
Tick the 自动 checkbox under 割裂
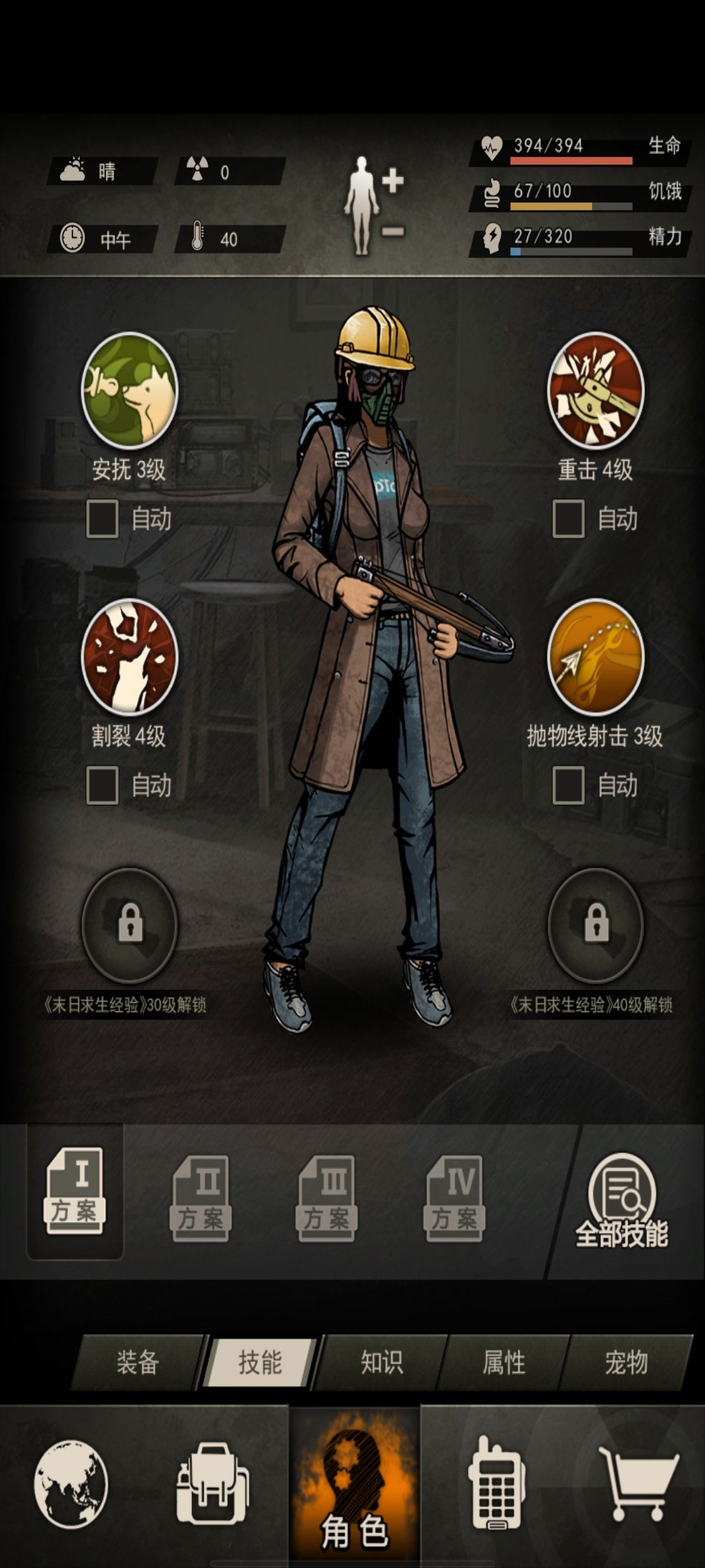coord(102,785)
